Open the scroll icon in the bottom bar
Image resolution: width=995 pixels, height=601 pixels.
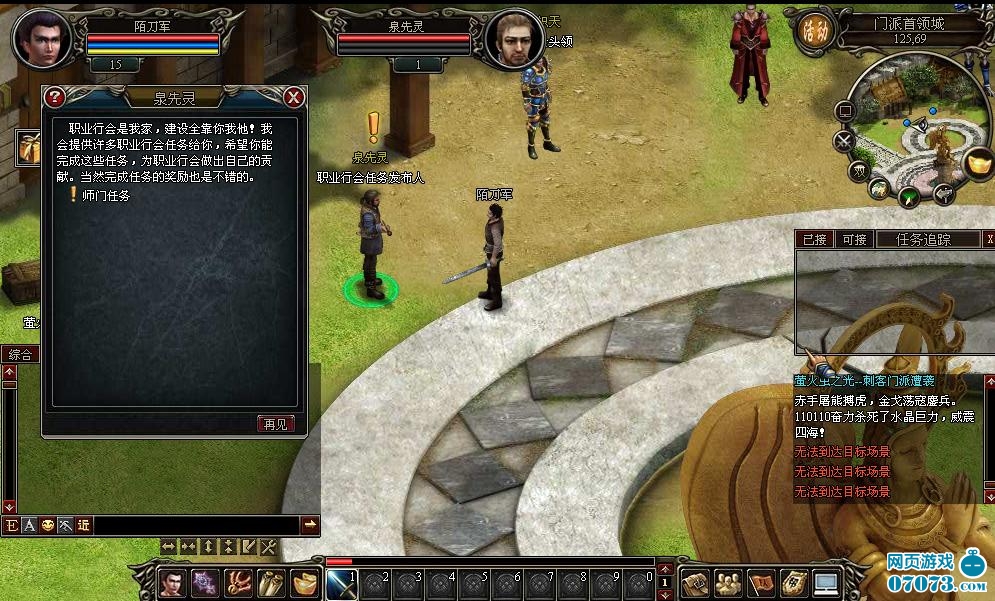tap(269, 582)
